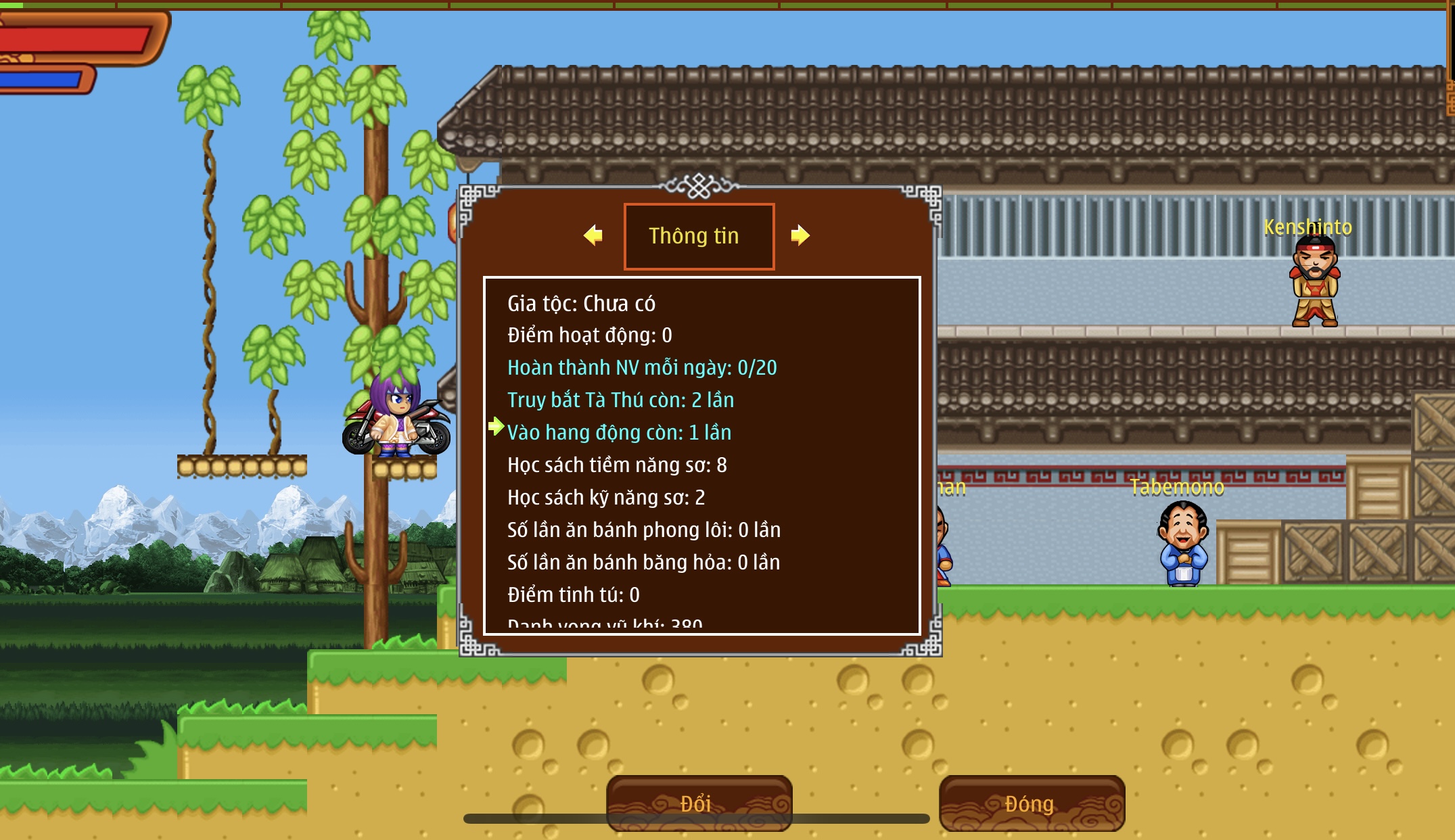Select the 'Điểm tinh tú' row
Screen dimensions: 1455x840
point(573,595)
